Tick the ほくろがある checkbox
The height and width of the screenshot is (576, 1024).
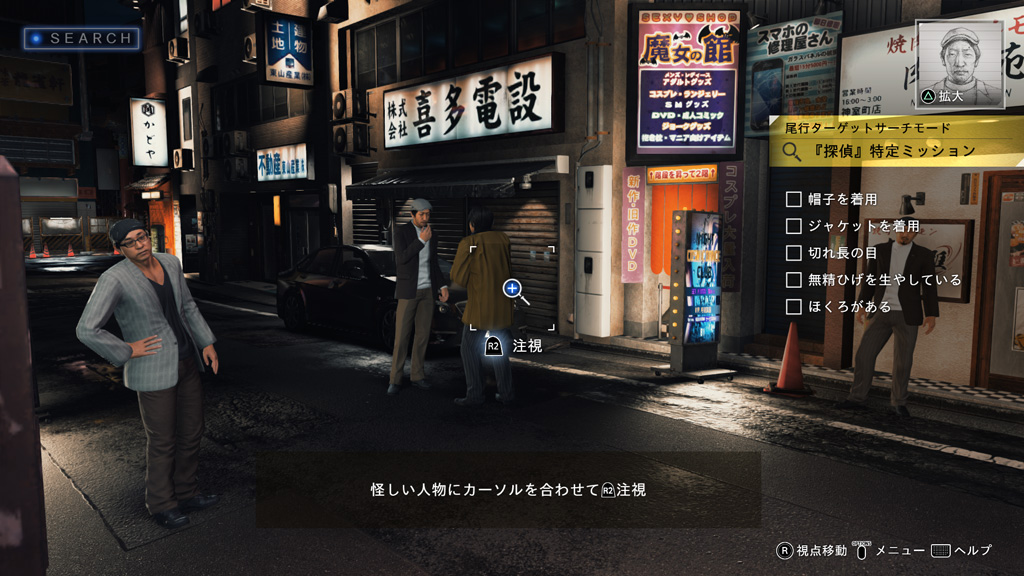tap(794, 307)
